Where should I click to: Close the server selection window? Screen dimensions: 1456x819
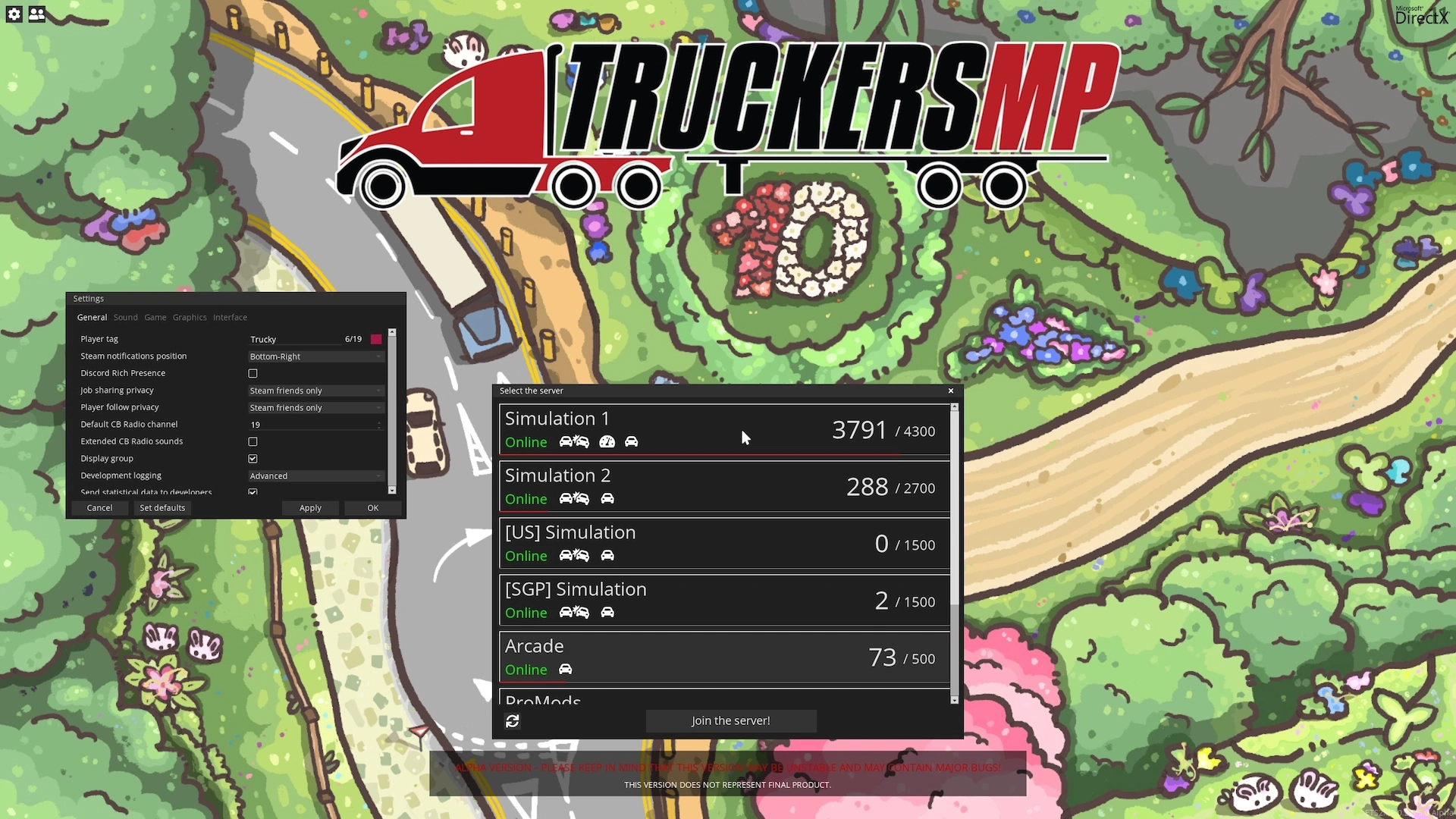point(951,391)
